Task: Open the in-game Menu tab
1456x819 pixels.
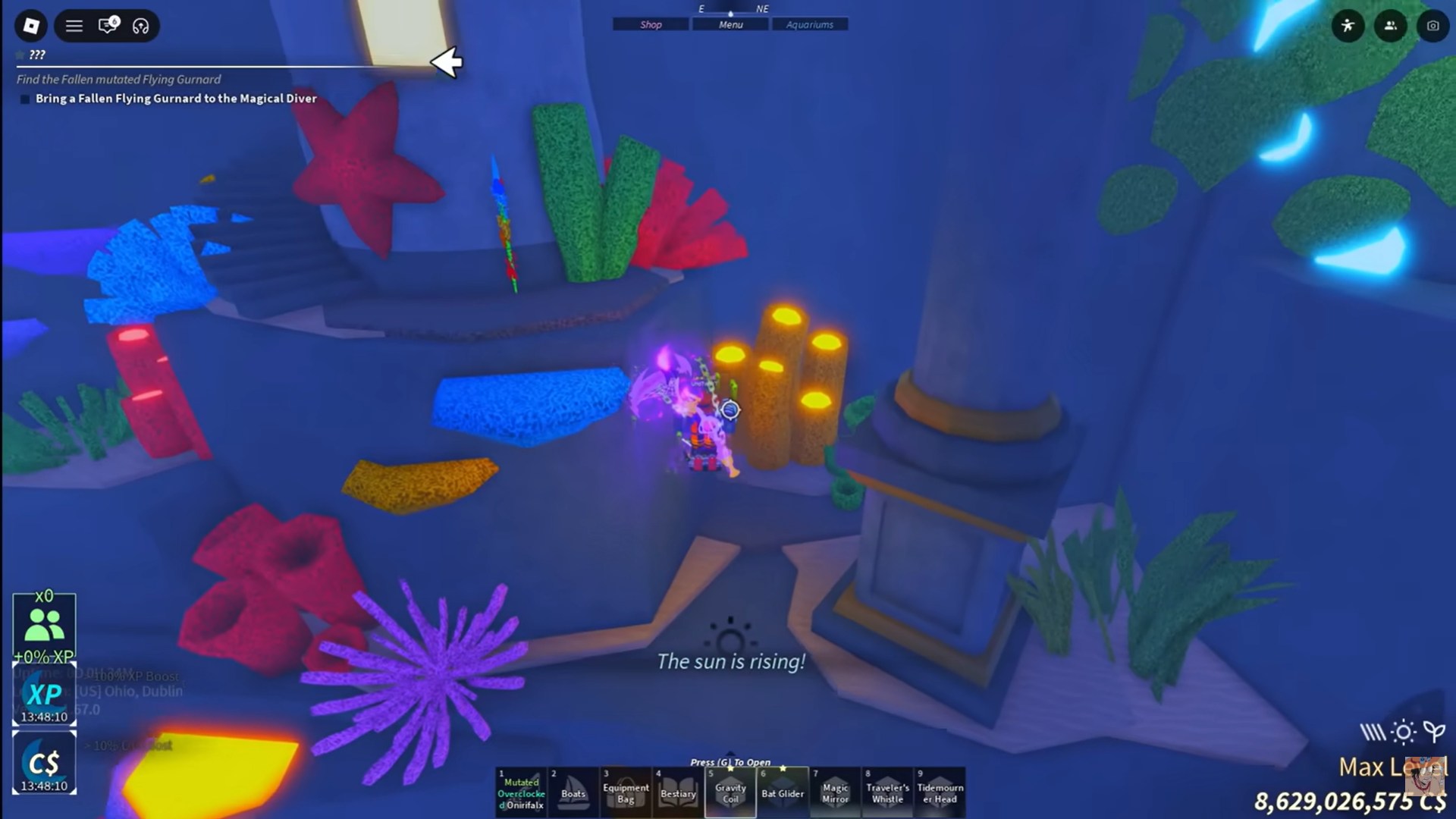Action: (730, 24)
